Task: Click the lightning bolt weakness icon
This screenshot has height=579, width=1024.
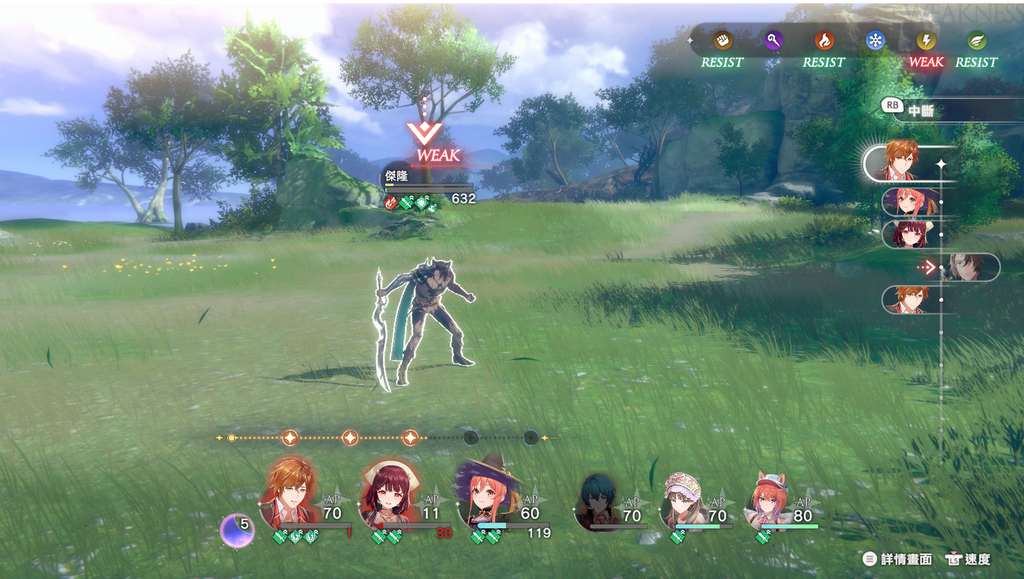Action: (926, 41)
